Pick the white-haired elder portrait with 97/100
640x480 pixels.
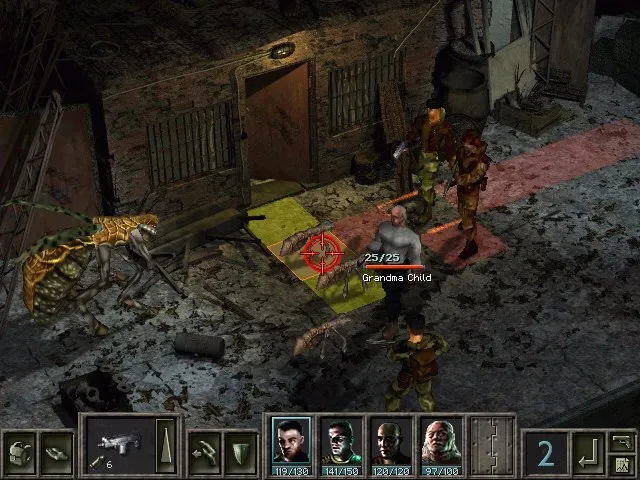click(438, 442)
